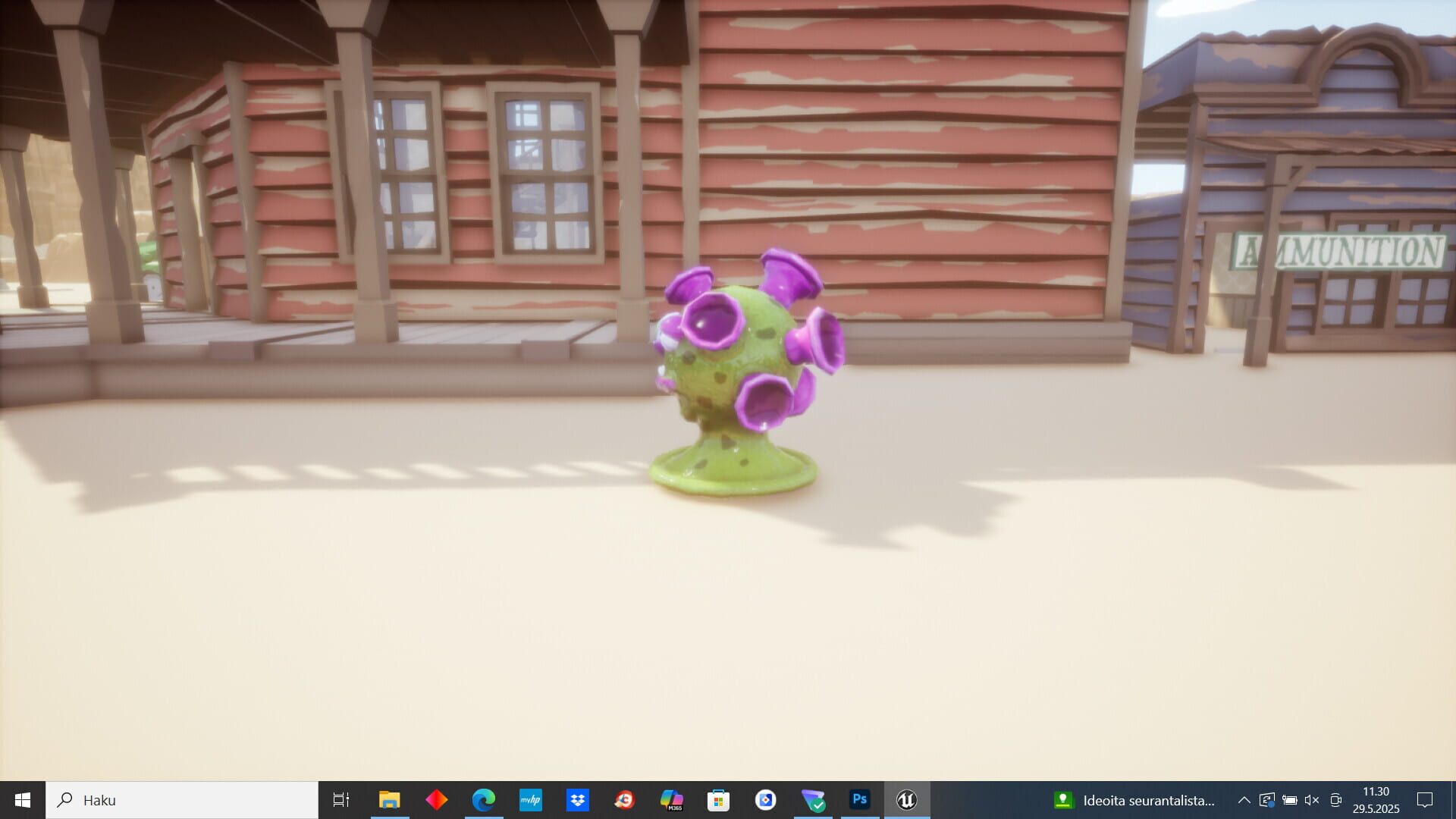This screenshot has width=1456, height=819.
Task: Open Adobe Photoshop from the taskbar
Action: (859, 799)
